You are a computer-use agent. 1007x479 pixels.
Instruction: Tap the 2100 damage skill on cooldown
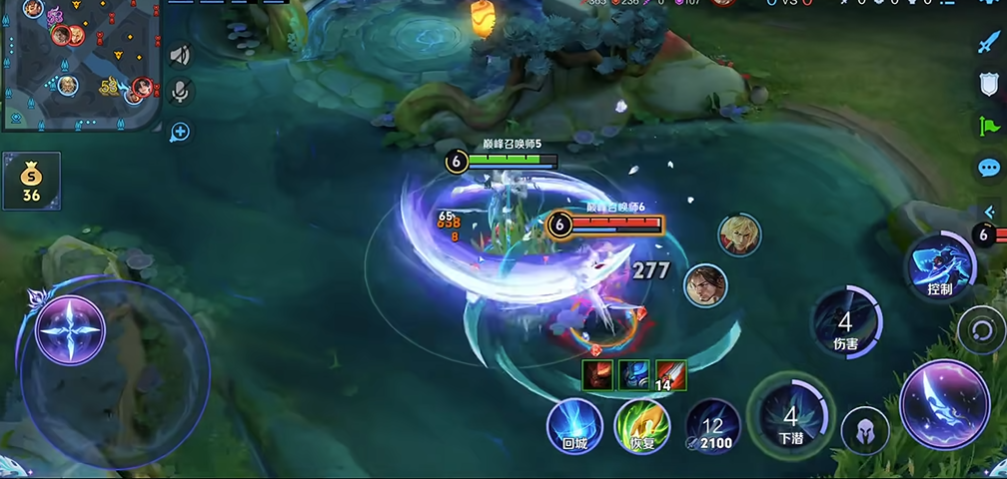712,427
